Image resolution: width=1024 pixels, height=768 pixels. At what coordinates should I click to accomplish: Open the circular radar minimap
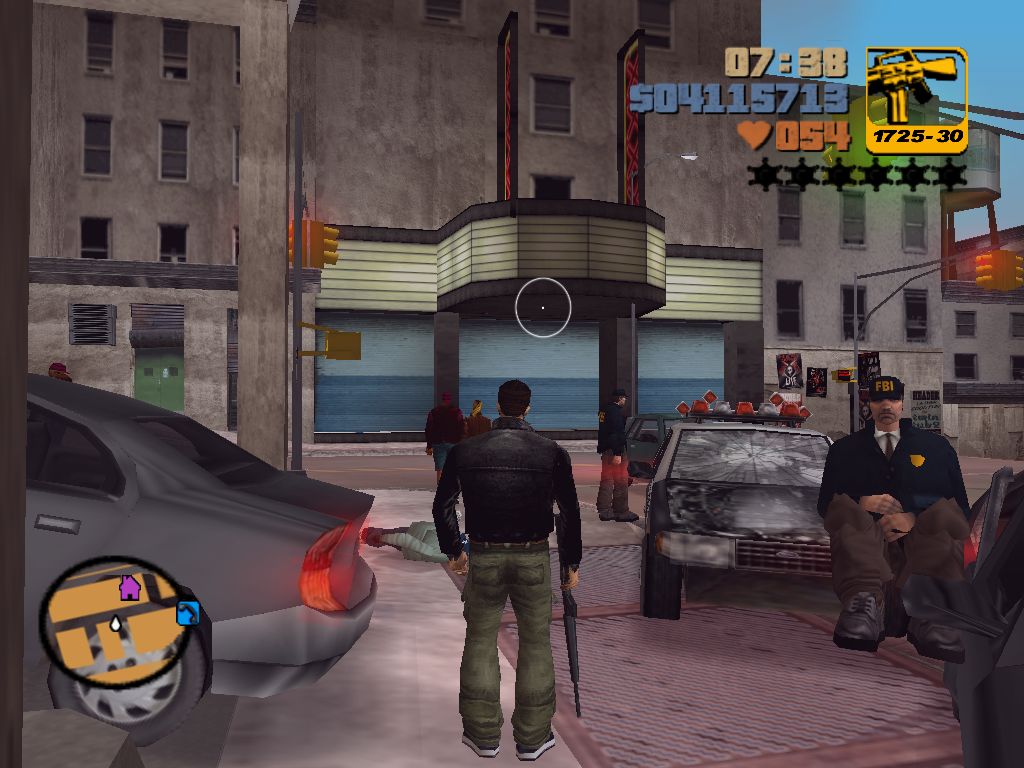[118, 622]
